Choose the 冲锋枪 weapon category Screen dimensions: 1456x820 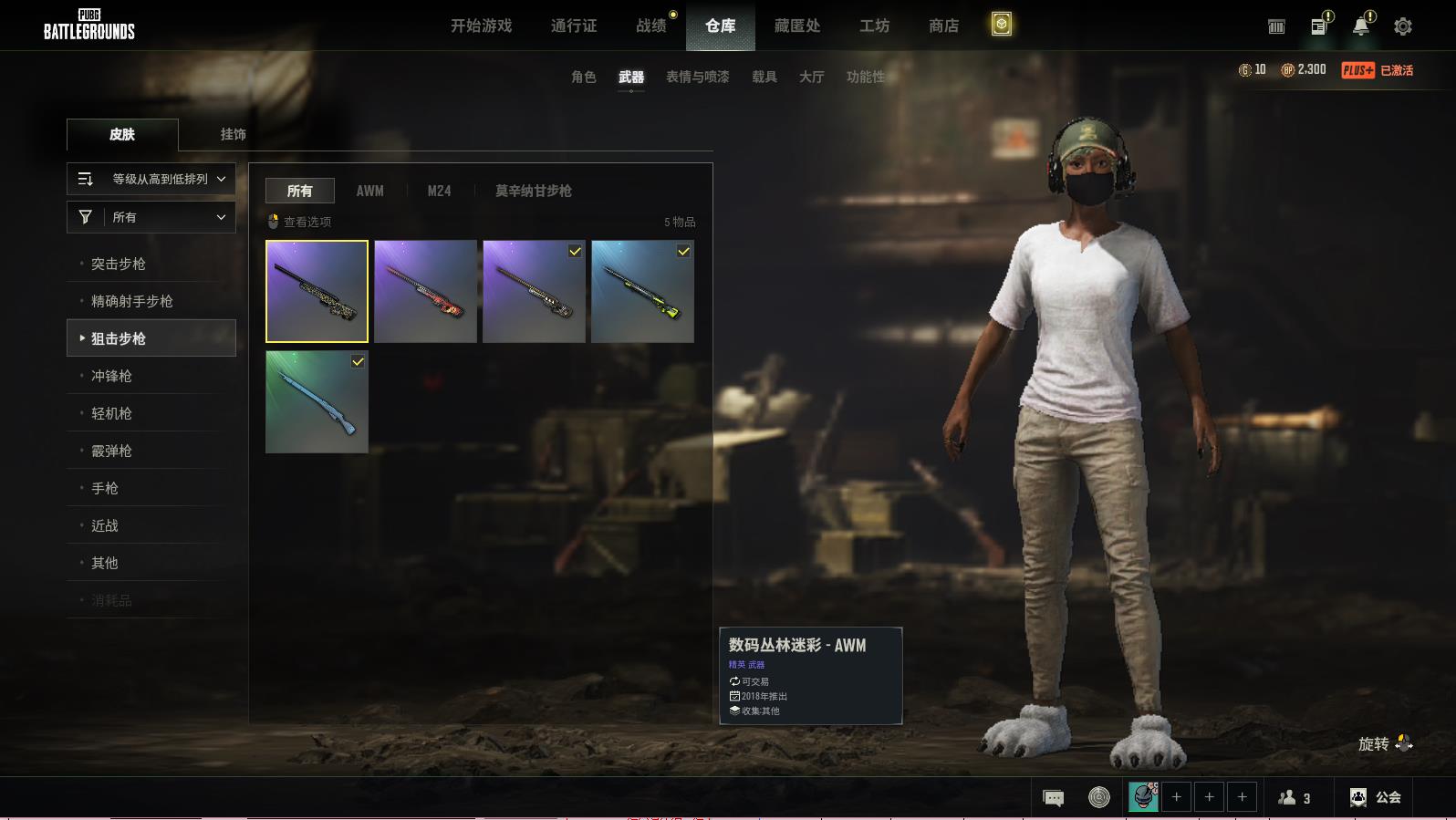coord(111,376)
